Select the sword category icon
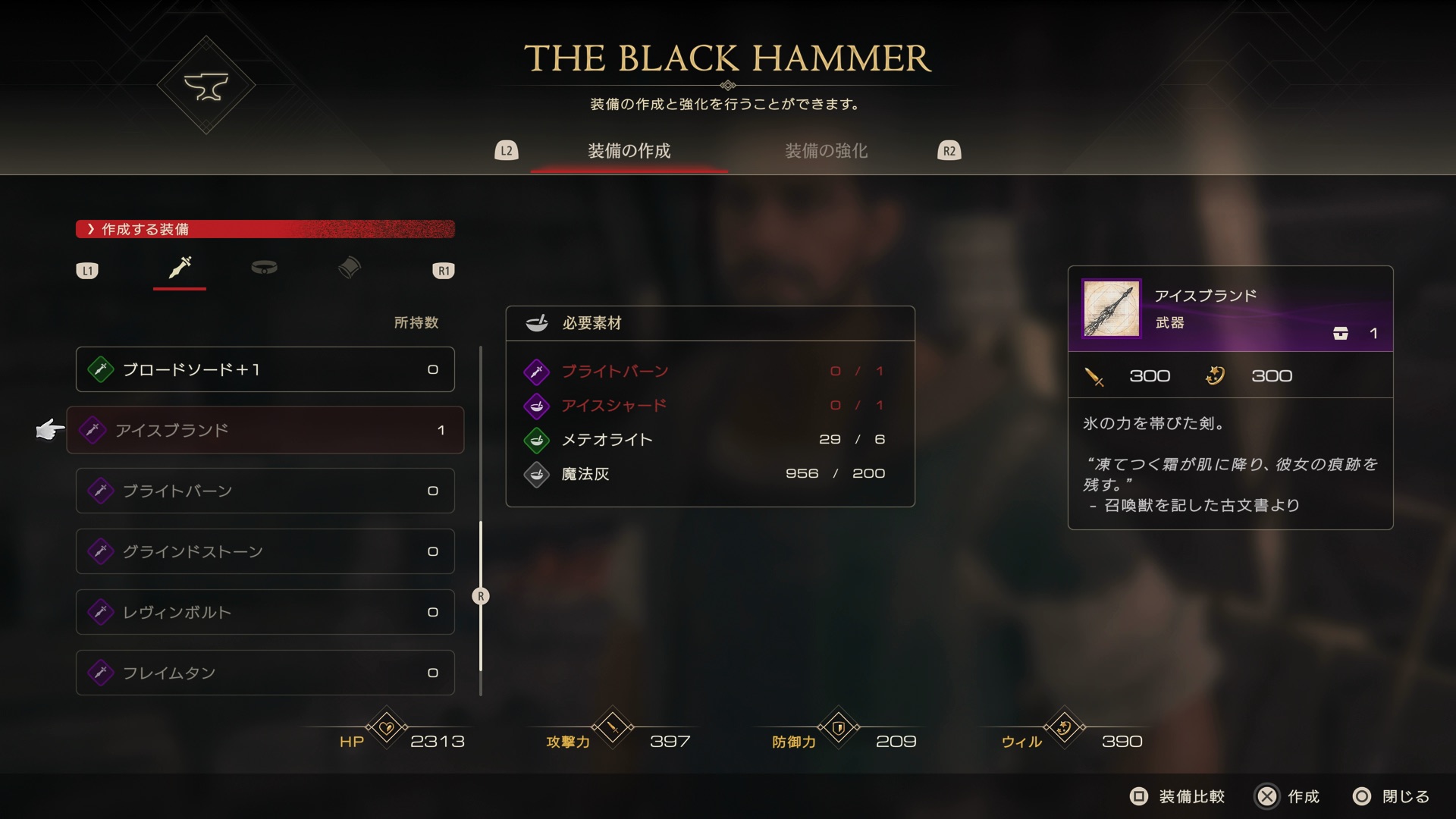Image resolution: width=1456 pixels, height=819 pixels. pyautogui.click(x=179, y=269)
